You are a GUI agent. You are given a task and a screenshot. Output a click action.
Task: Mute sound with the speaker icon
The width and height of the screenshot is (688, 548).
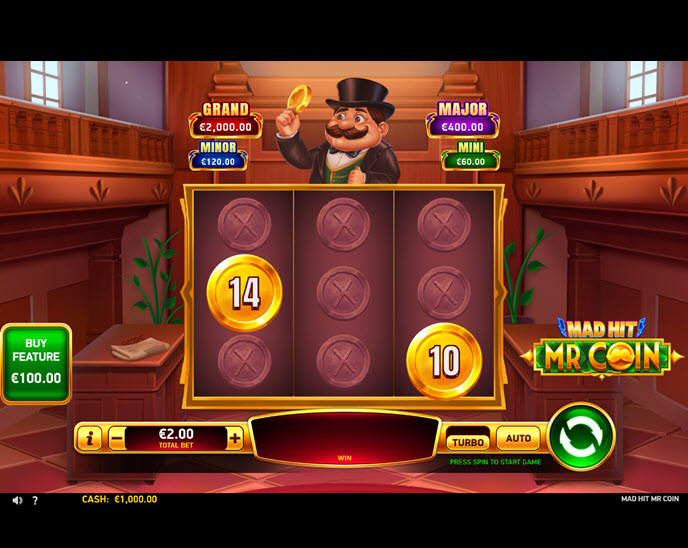tap(17, 500)
